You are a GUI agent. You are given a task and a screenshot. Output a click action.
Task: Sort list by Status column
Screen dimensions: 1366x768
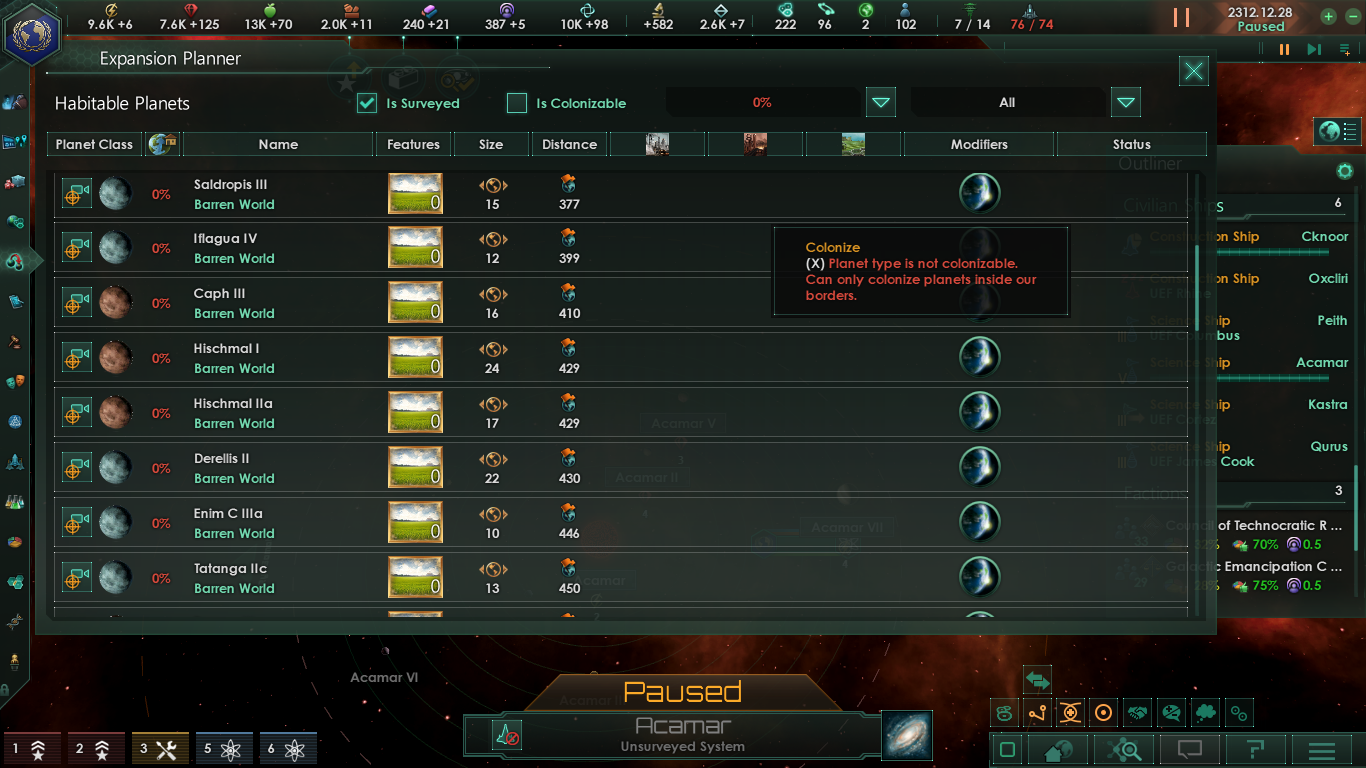point(1131,145)
